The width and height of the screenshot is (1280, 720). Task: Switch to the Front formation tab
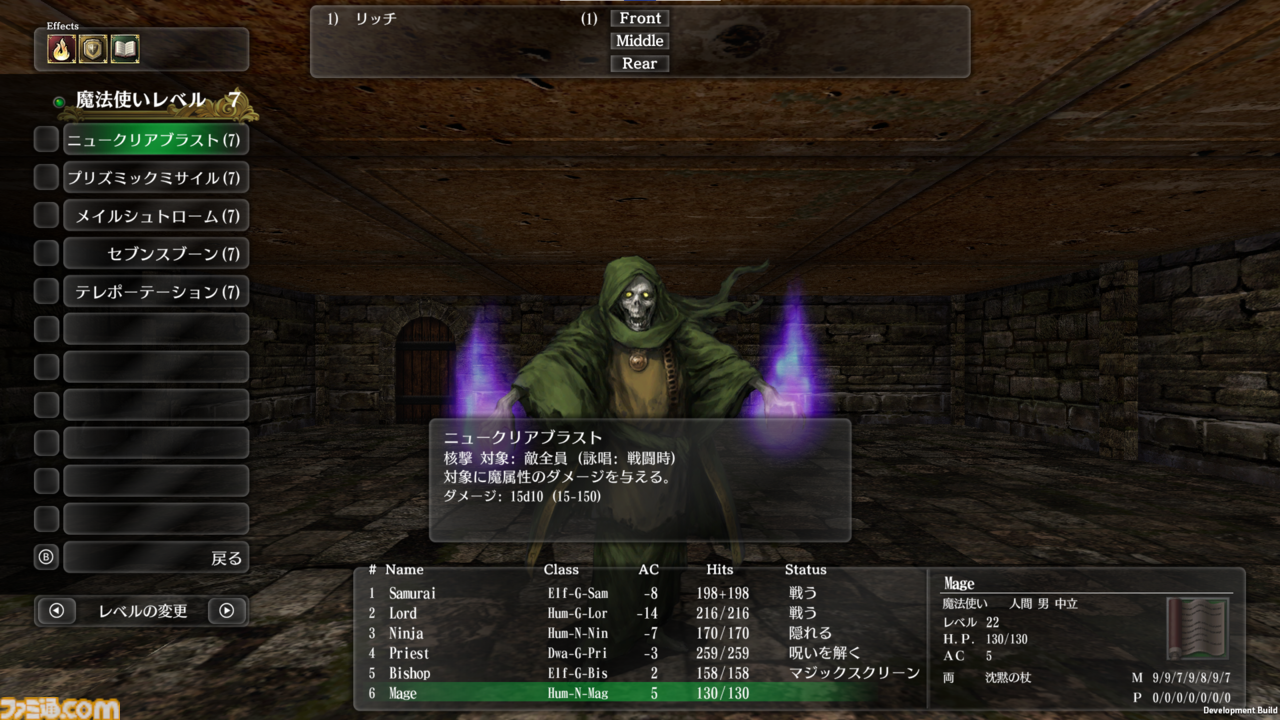[x=639, y=17]
